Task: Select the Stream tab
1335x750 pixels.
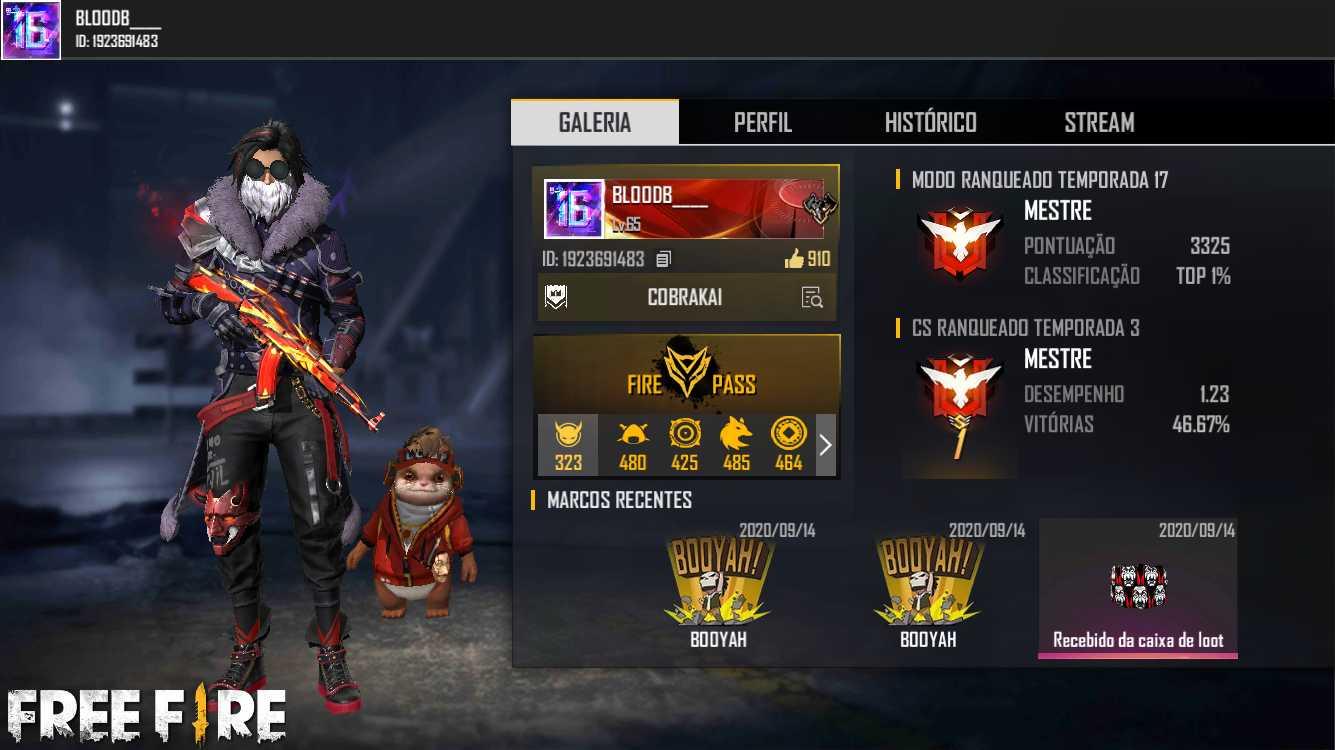Action: [1098, 122]
